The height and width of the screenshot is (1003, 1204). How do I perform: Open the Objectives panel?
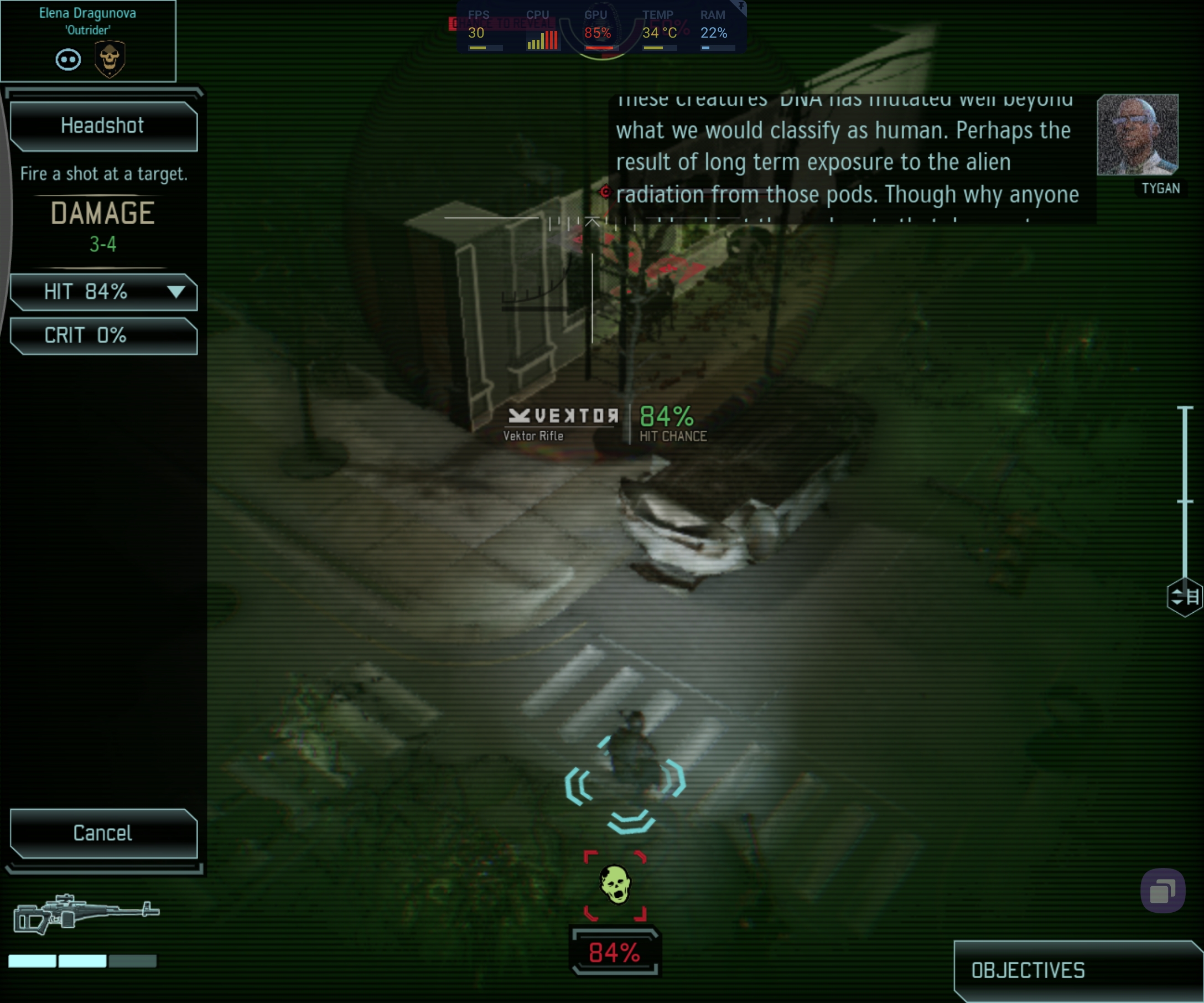pos(1078,970)
